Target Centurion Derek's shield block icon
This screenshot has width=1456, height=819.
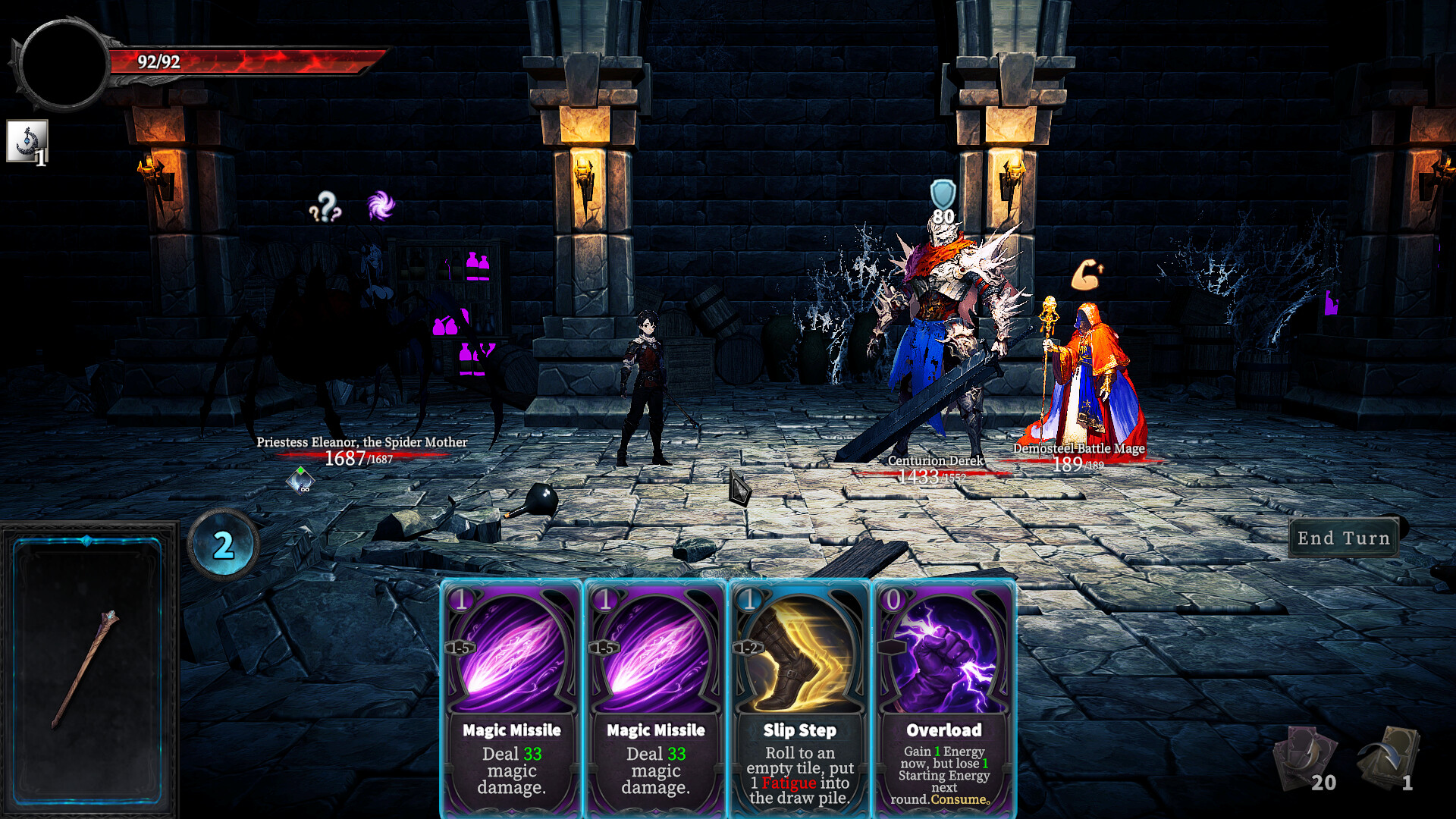click(x=943, y=196)
